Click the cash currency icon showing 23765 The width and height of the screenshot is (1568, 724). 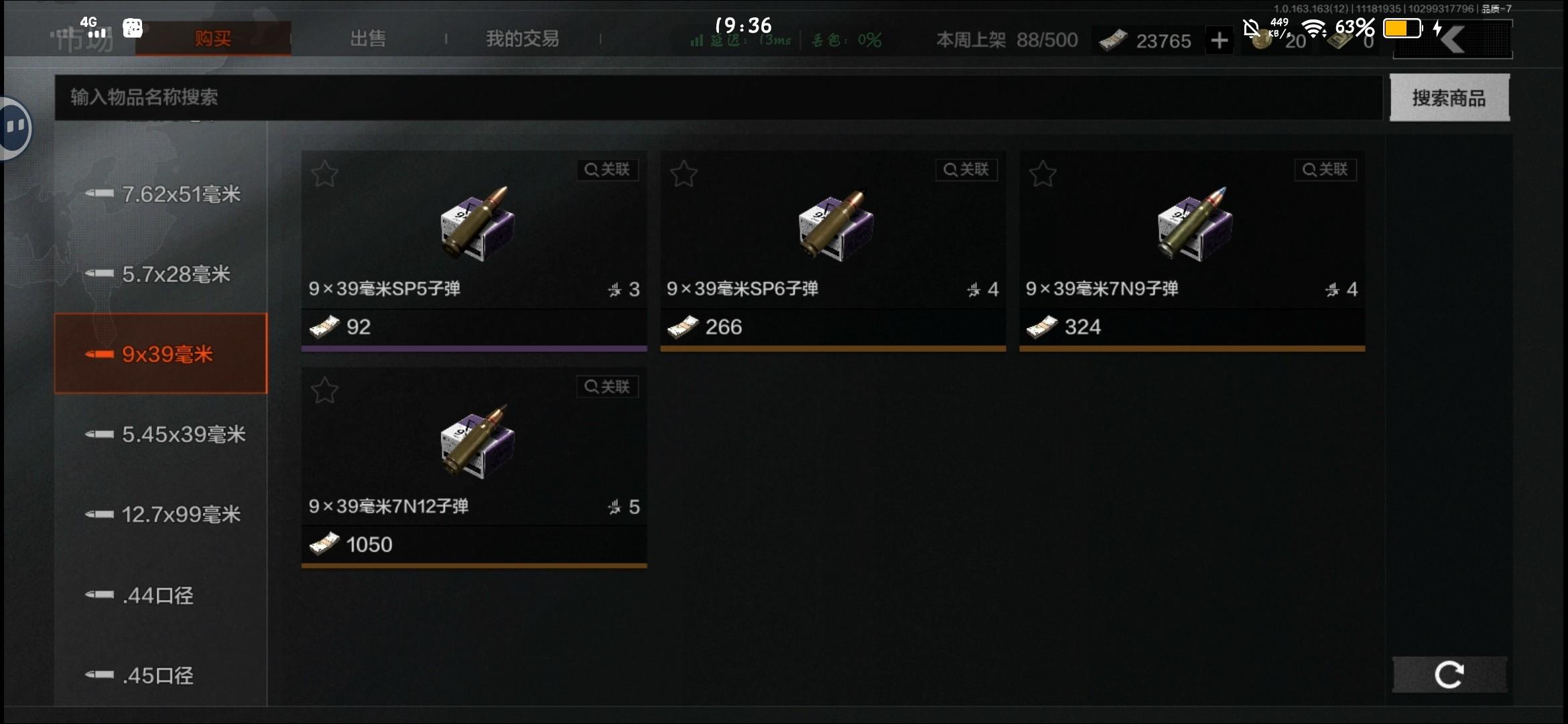pos(1111,41)
